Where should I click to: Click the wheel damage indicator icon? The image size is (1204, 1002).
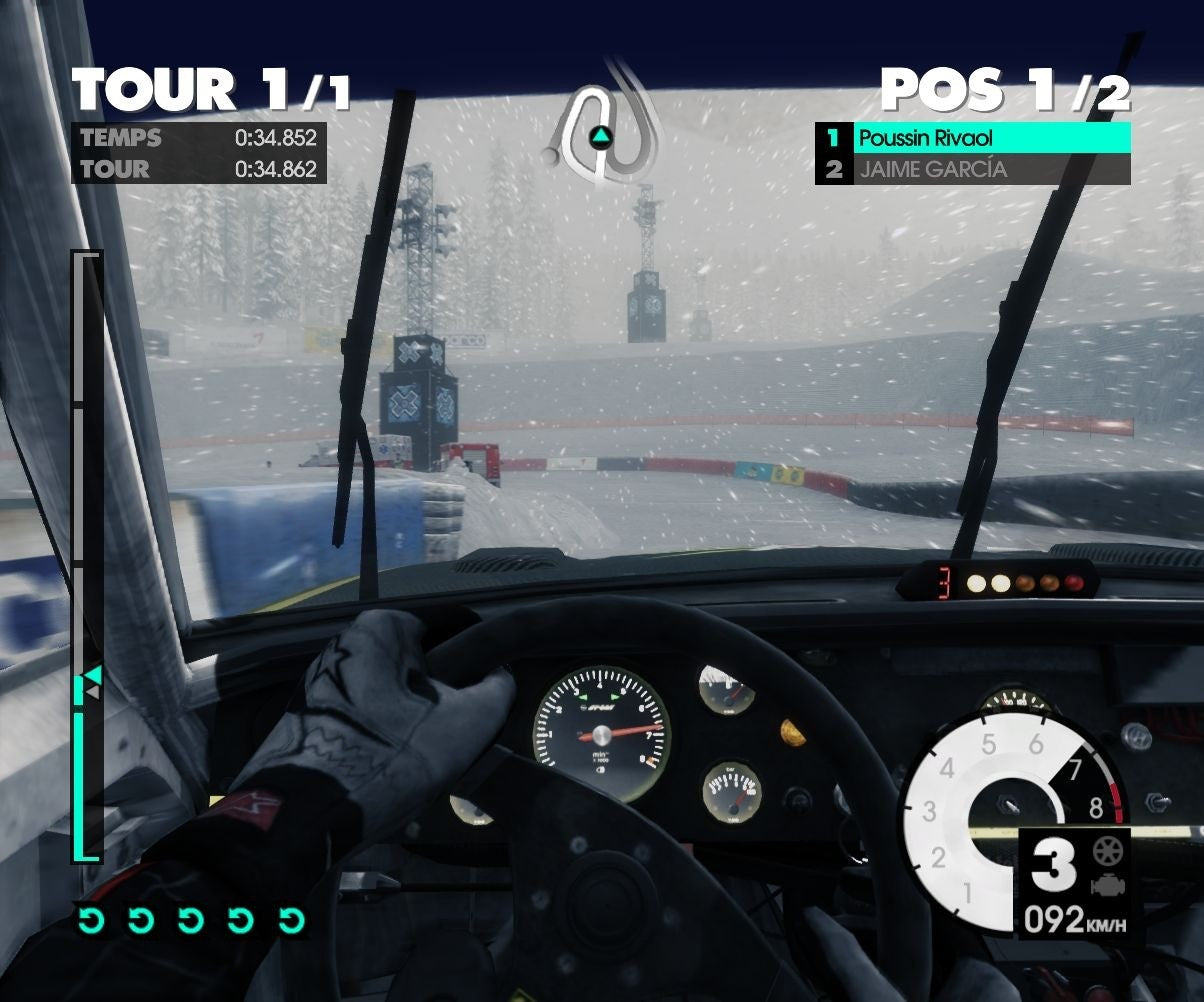pos(1109,852)
